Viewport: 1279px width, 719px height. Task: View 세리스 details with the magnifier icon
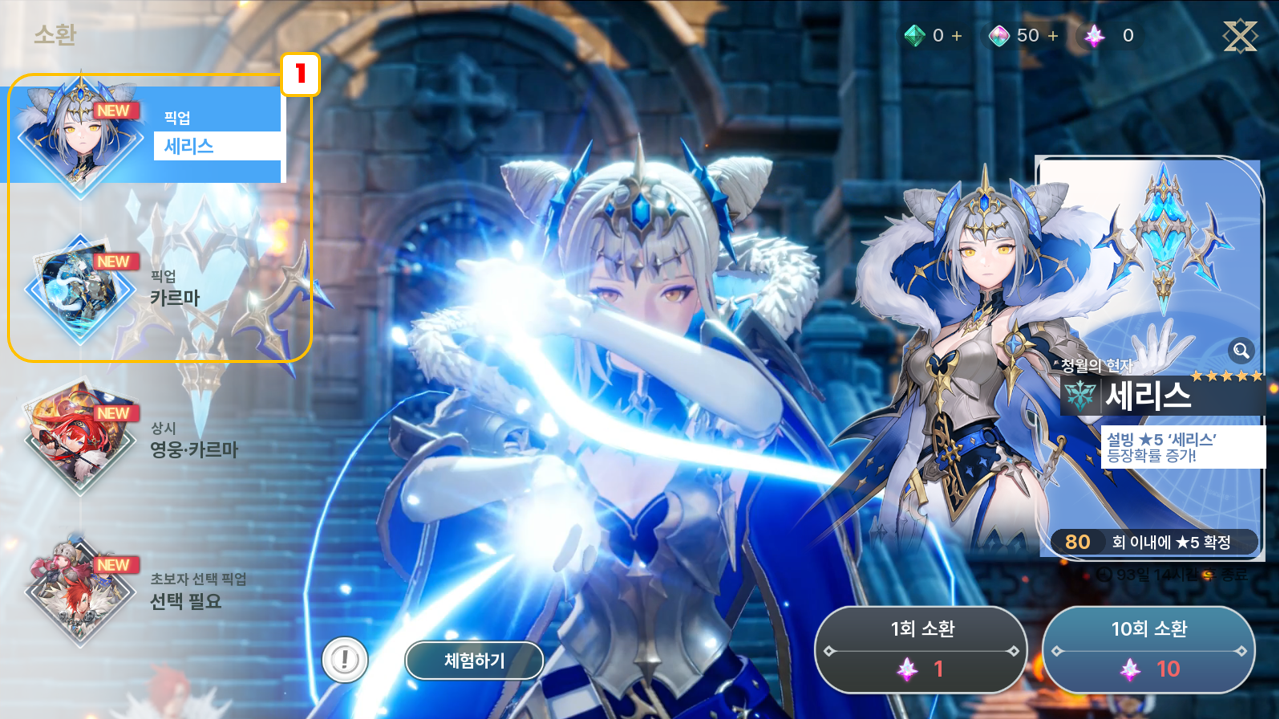click(1241, 350)
